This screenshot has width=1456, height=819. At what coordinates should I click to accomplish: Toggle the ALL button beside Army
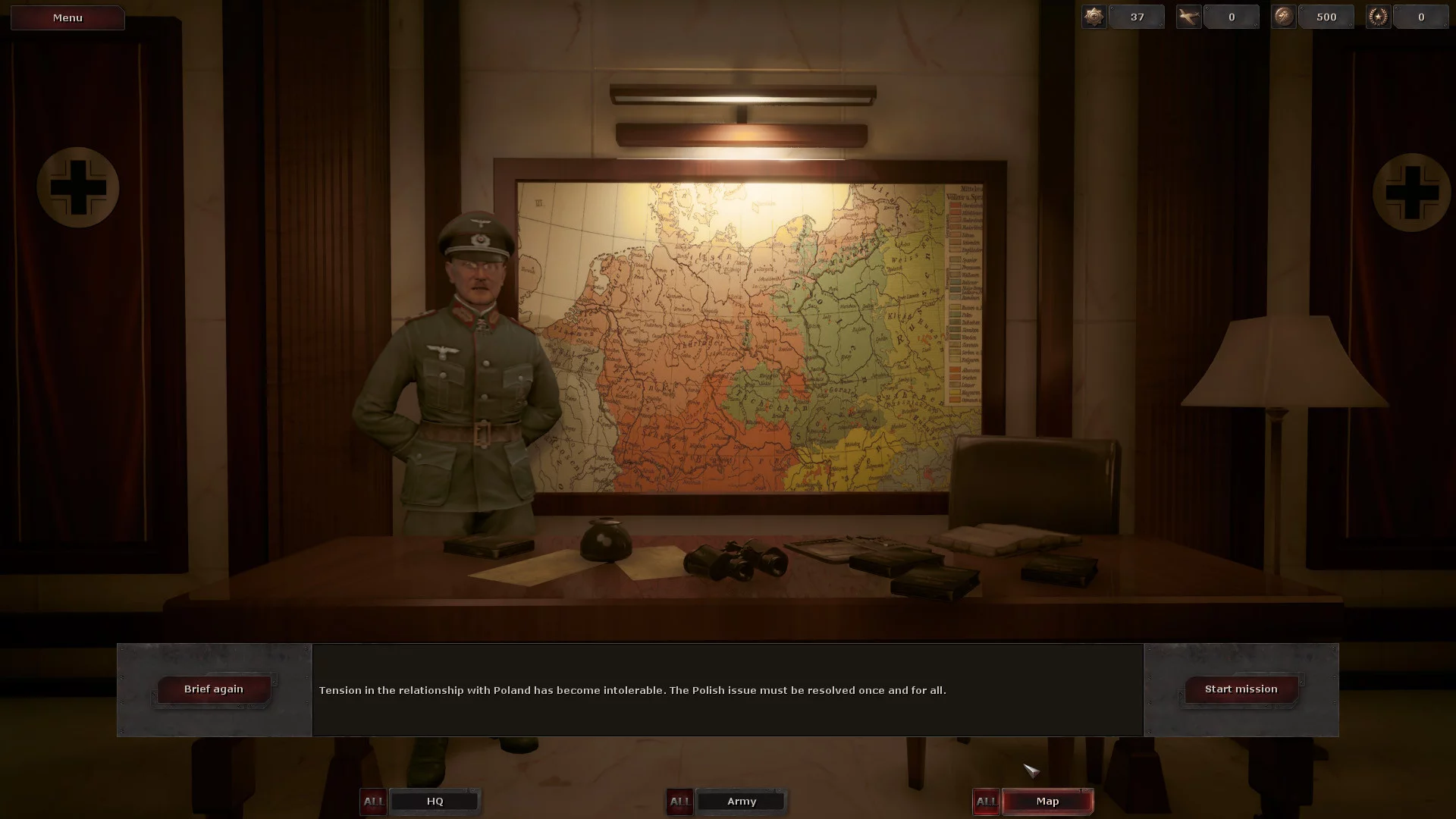coord(679,802)
